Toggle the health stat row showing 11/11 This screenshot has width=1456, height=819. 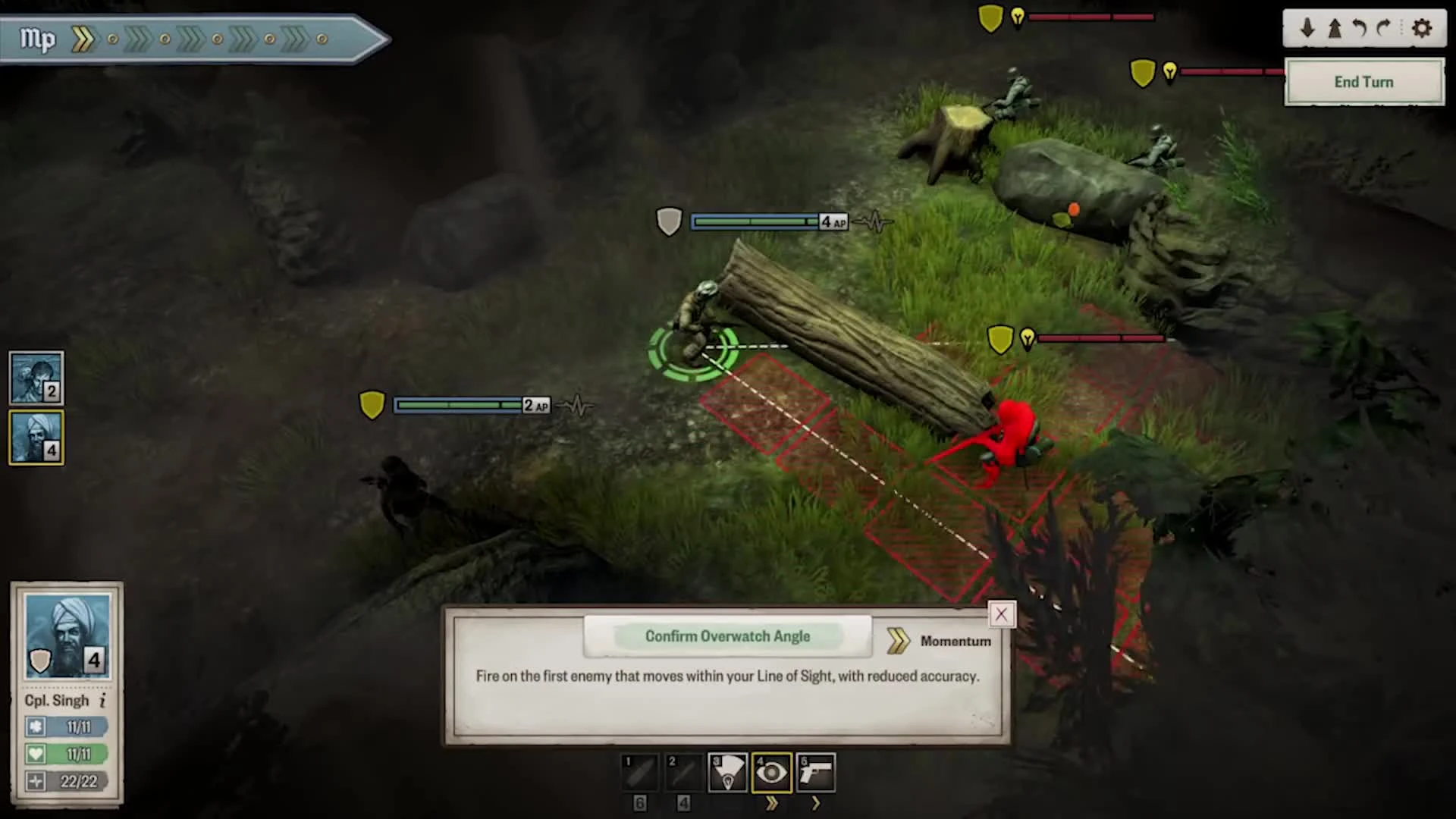point(65,754)
